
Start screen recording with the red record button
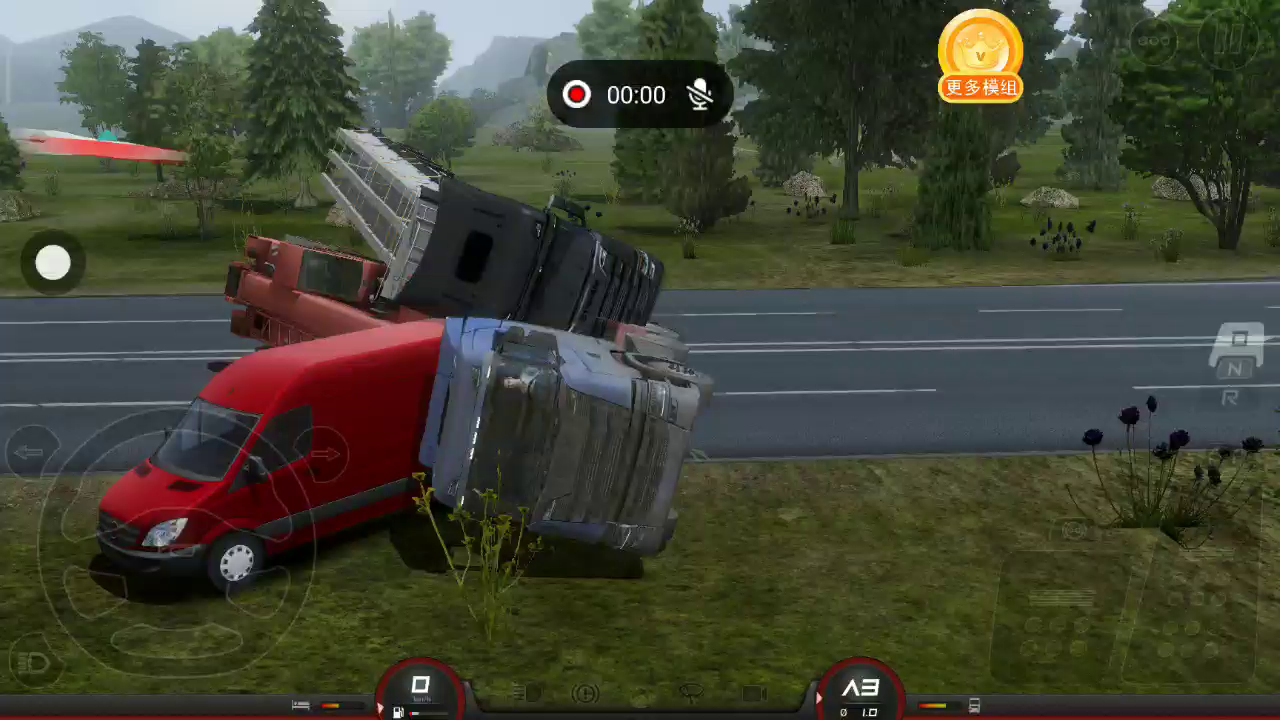click(576, 94)
